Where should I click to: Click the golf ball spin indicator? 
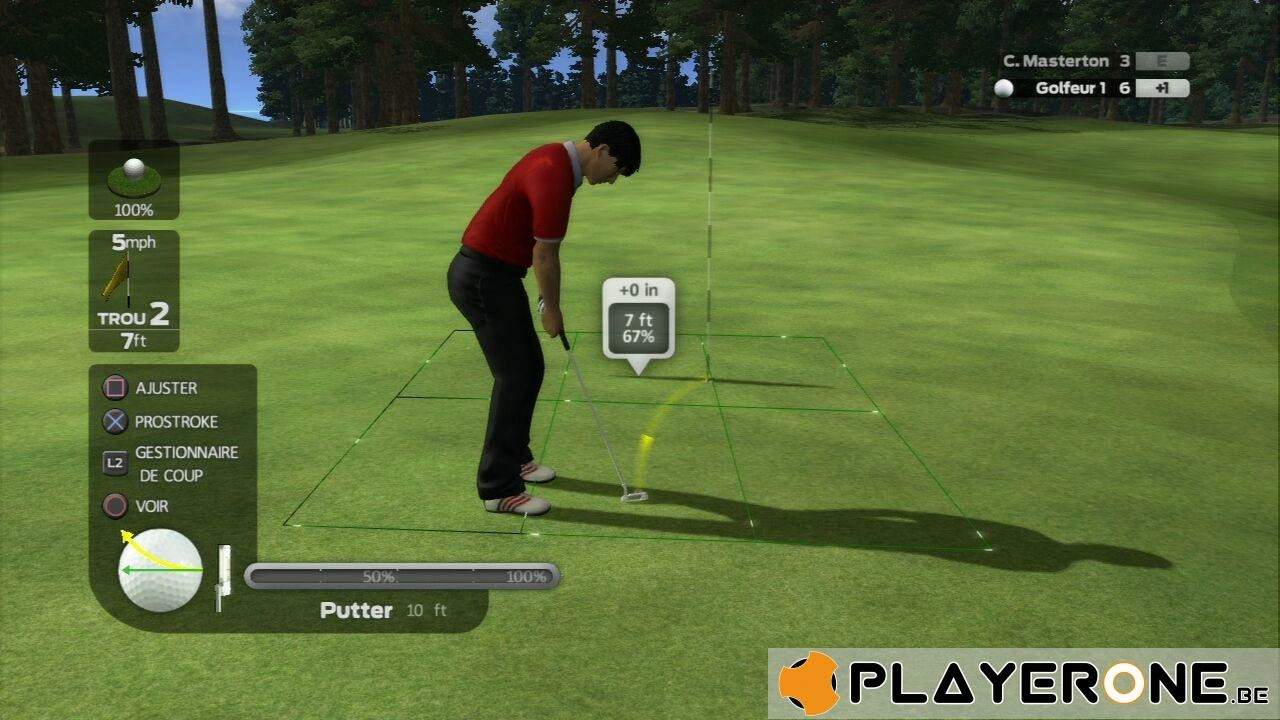(x=161, y=570)
